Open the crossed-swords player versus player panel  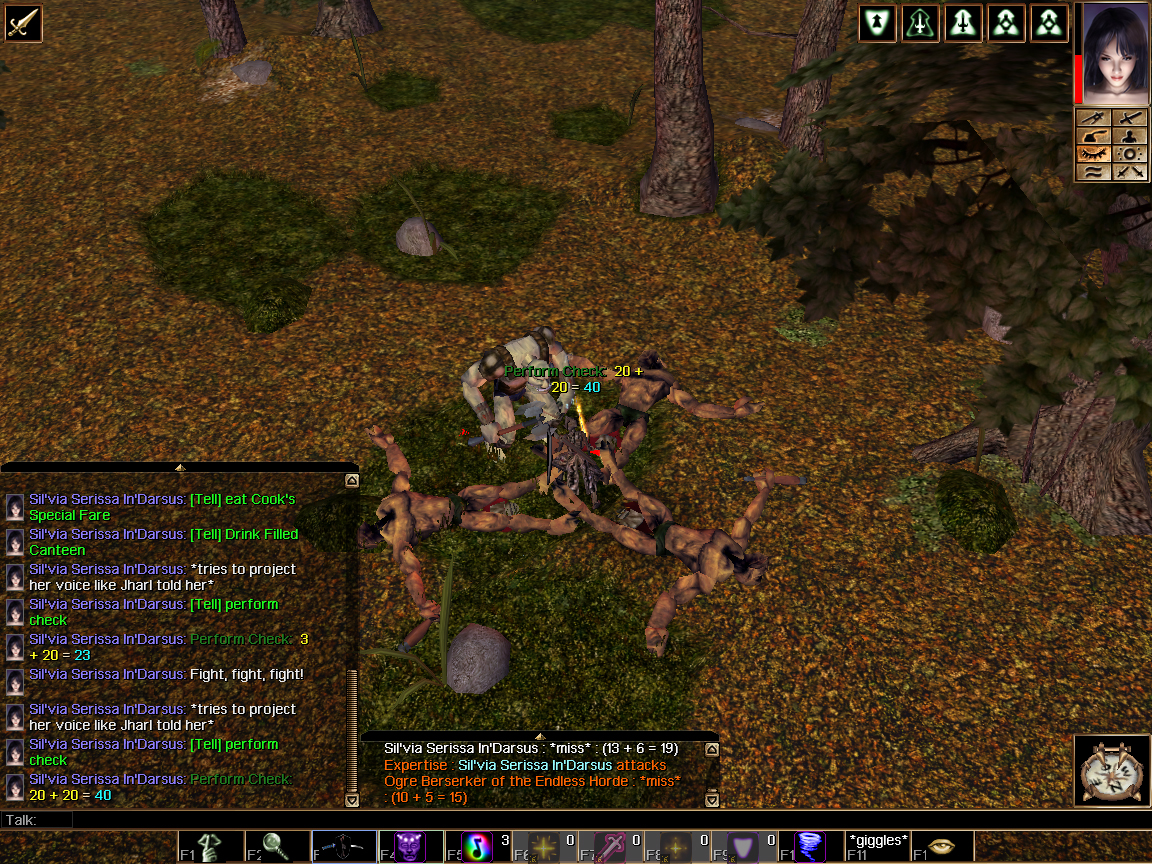(1131, 172)
